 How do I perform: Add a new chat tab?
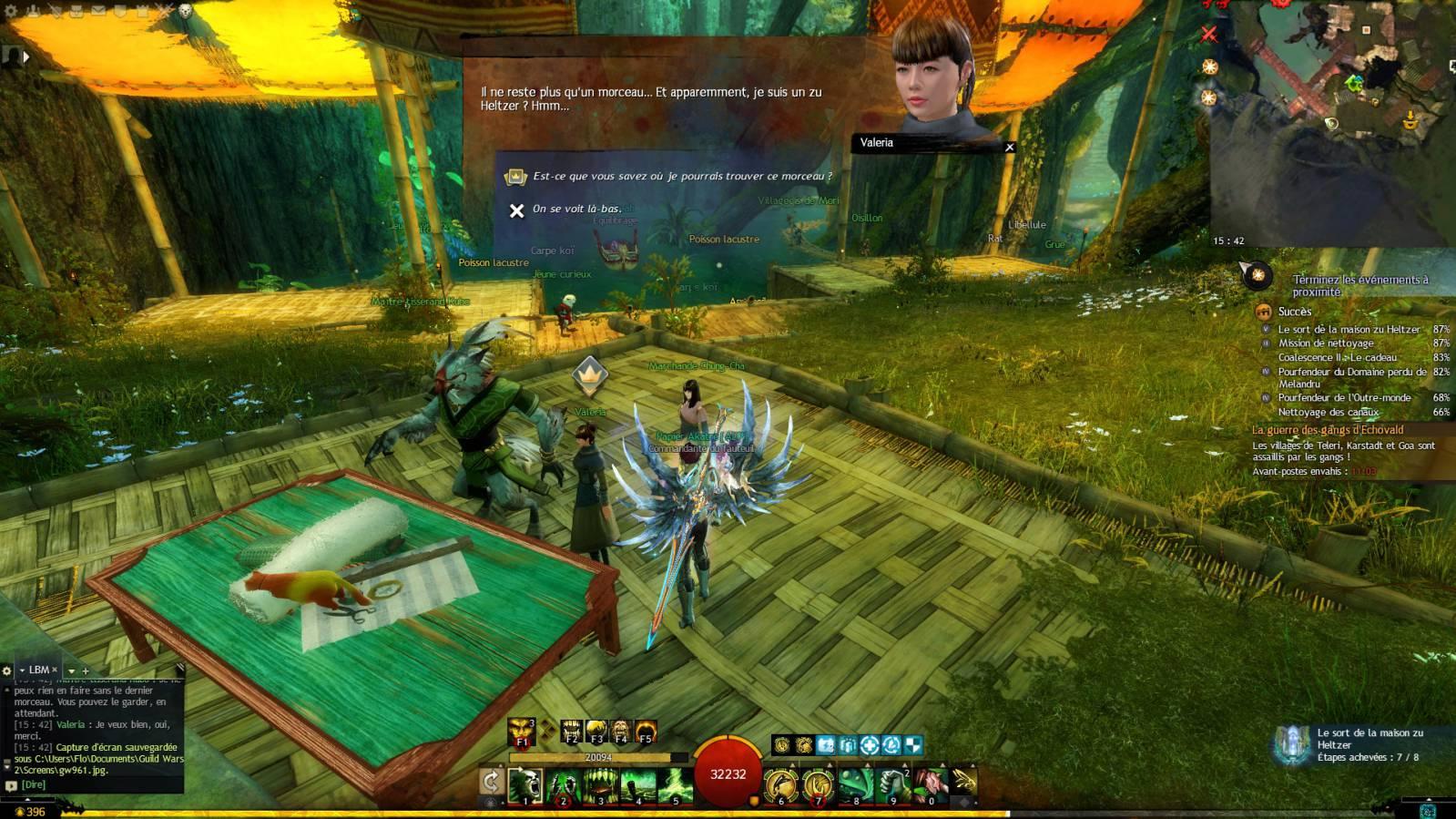coord(86,671)
